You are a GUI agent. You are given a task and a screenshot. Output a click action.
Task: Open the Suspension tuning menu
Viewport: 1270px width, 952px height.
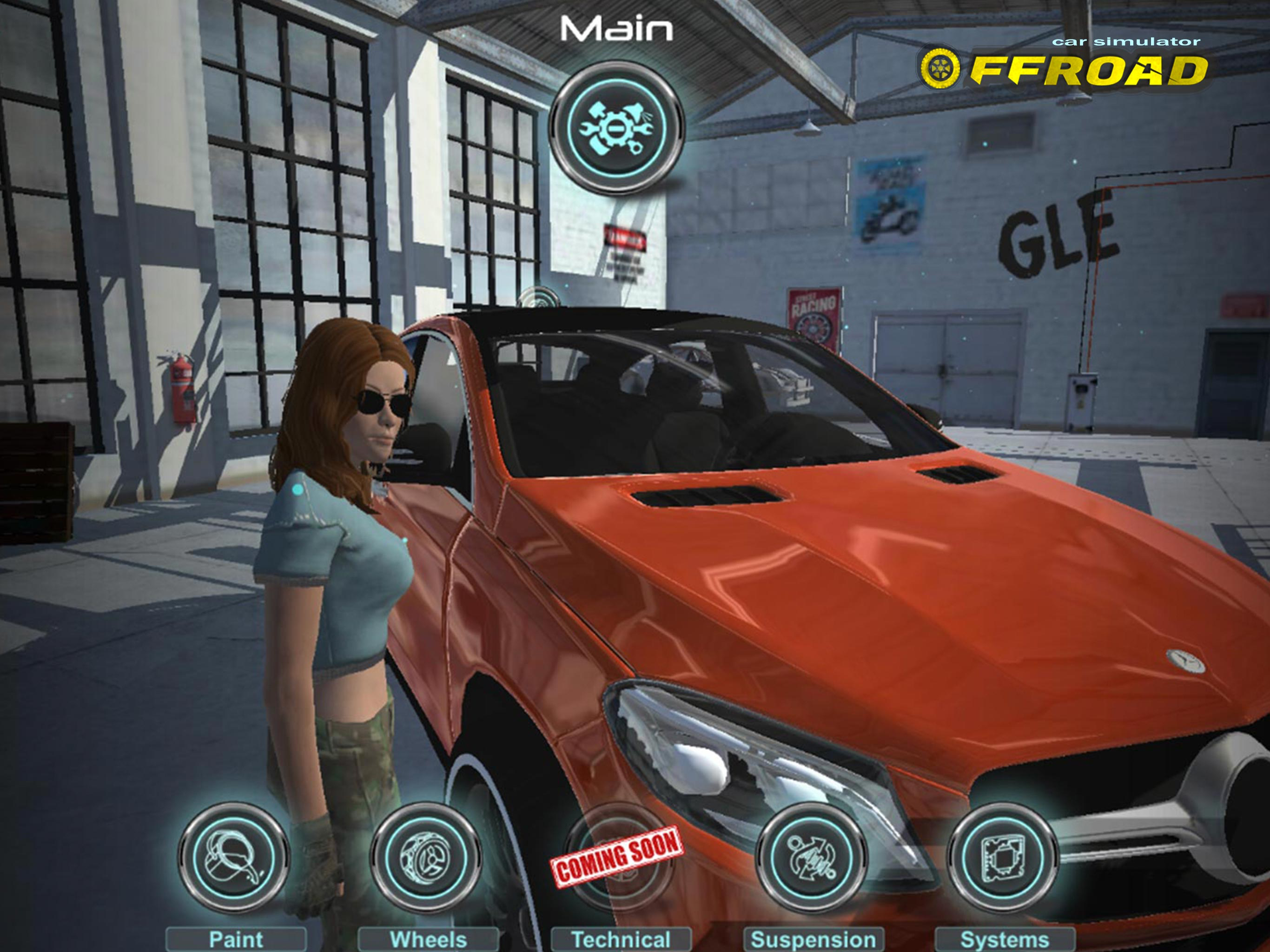[x=811, y=857]
